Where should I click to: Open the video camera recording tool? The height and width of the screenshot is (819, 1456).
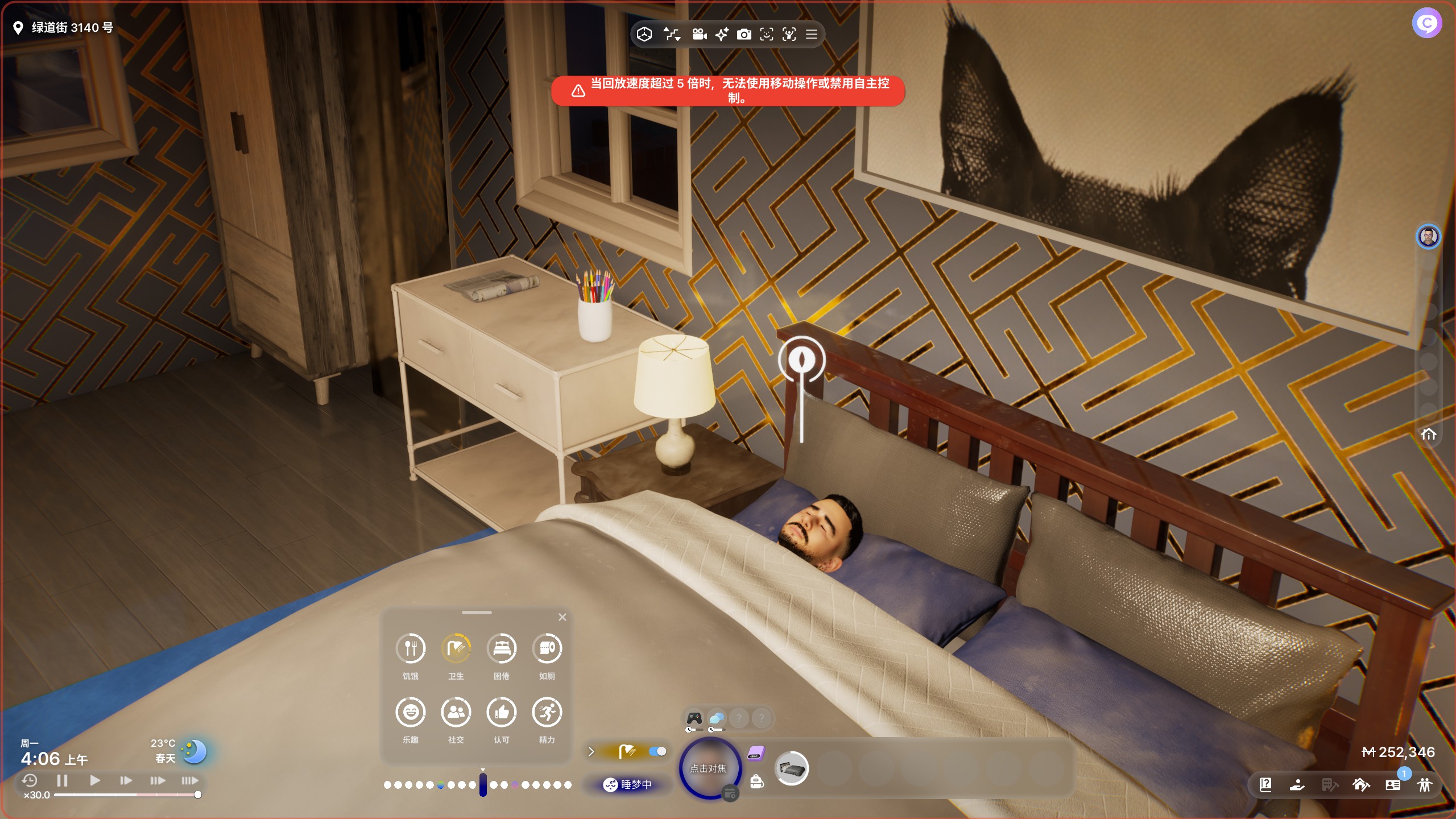699,35
